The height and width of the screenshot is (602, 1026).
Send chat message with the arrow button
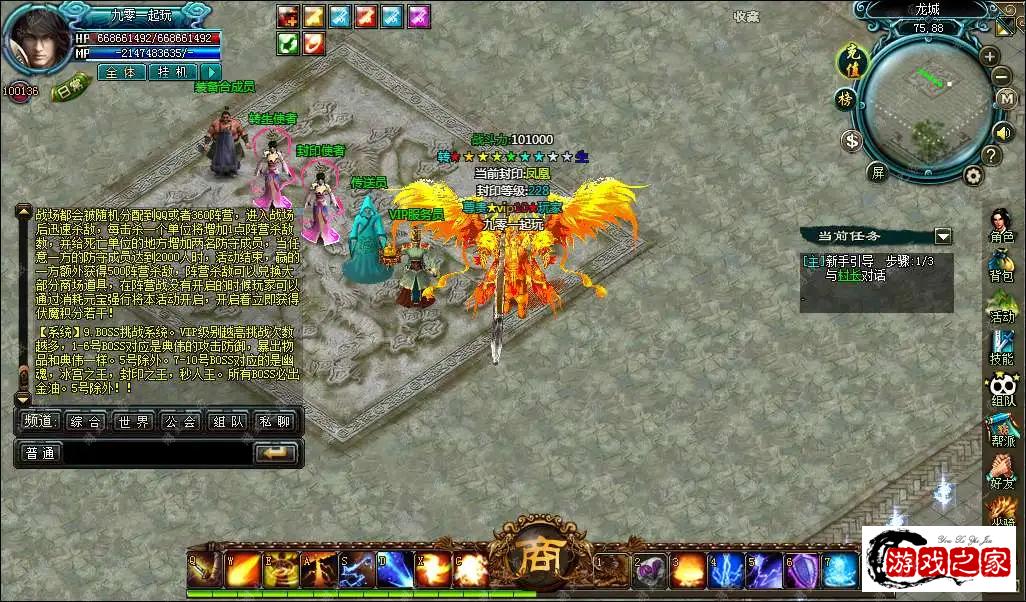tap(276, 453)
